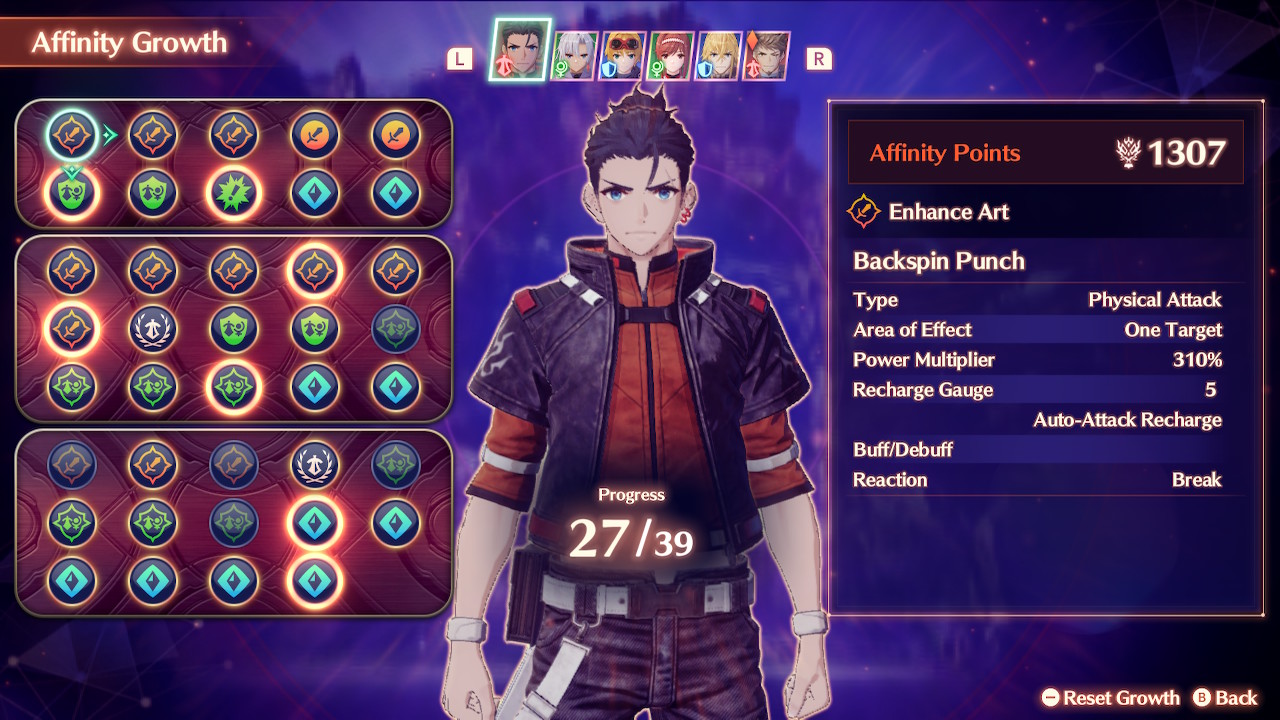Switch to Shulk's long blonde-haired portrait
The image size is (1280, 720).
[719, 55]
